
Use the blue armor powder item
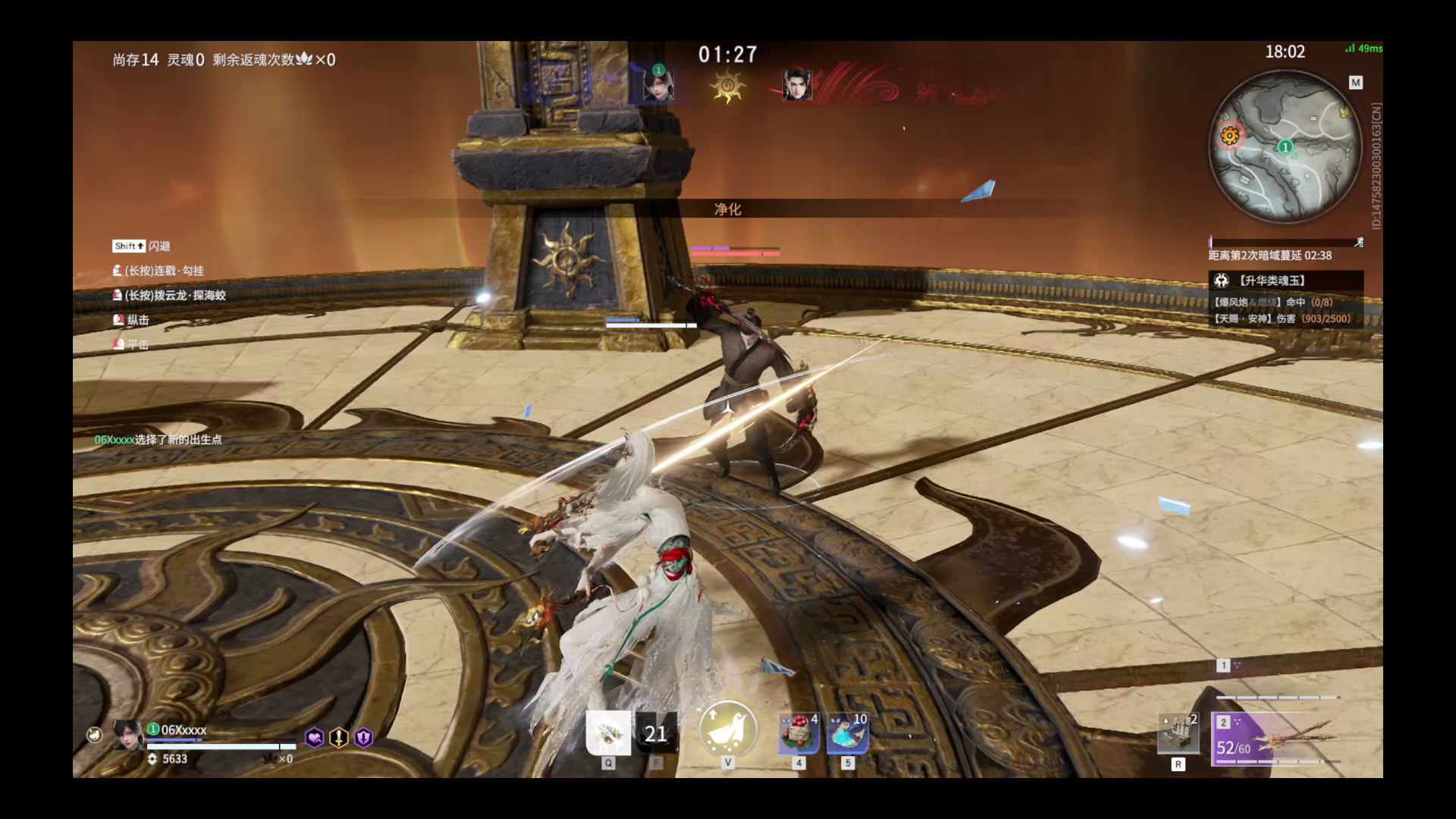[x=847, y=734]
